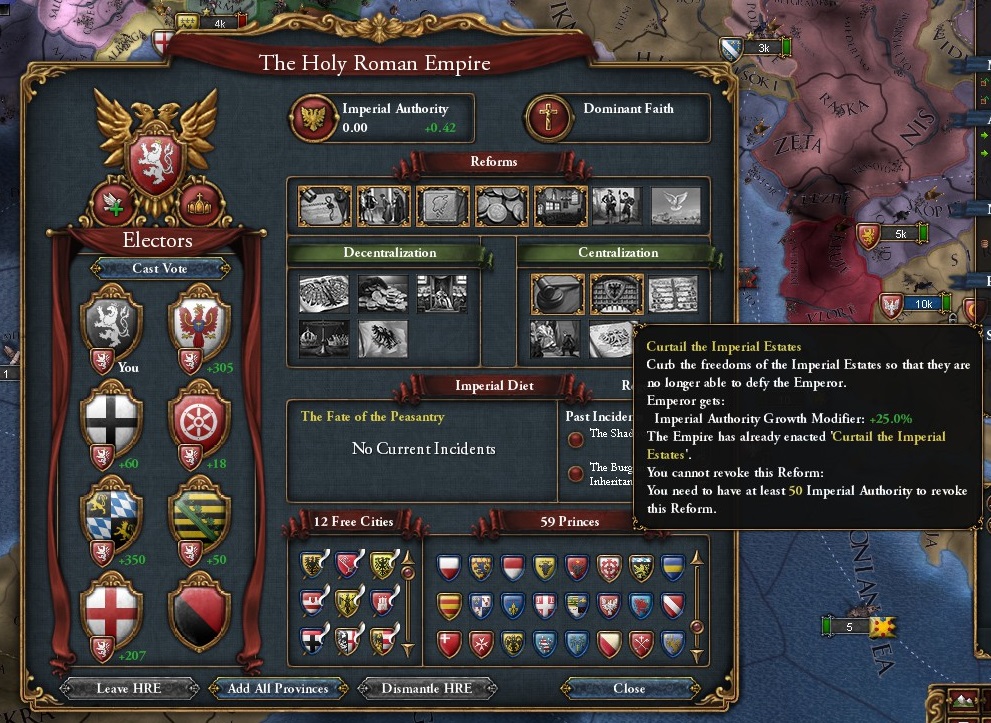
Task: Click the winged green plus button
Action: click(113, 203)
